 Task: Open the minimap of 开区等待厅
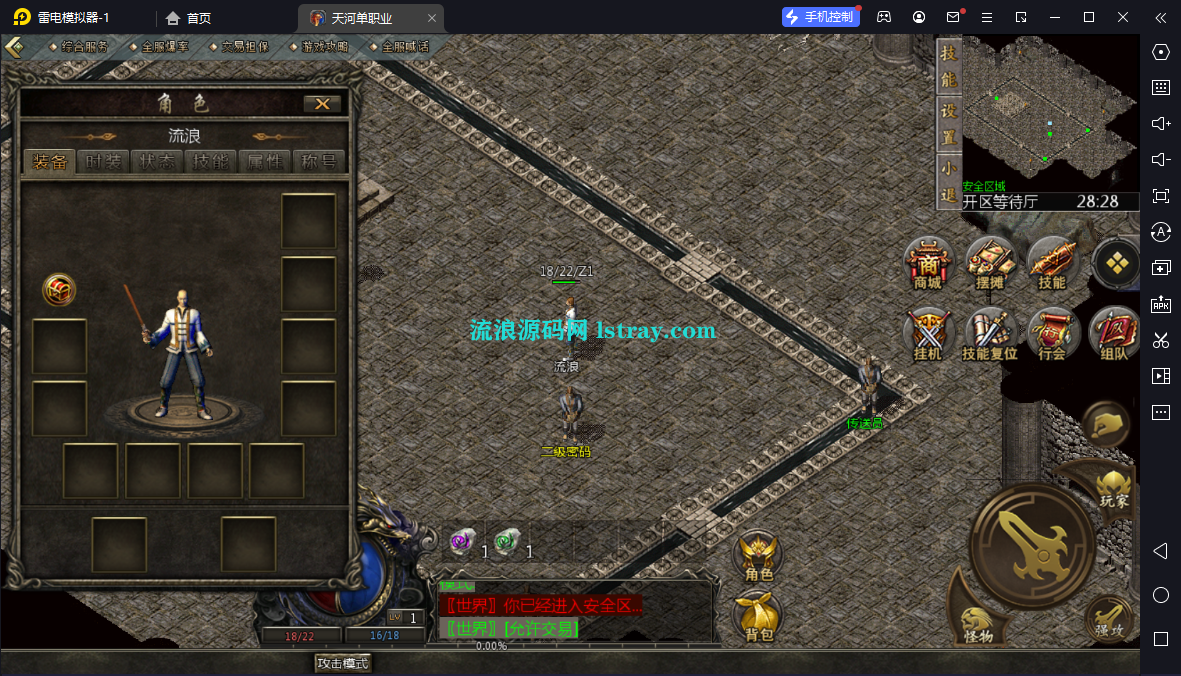(1049, 112)
